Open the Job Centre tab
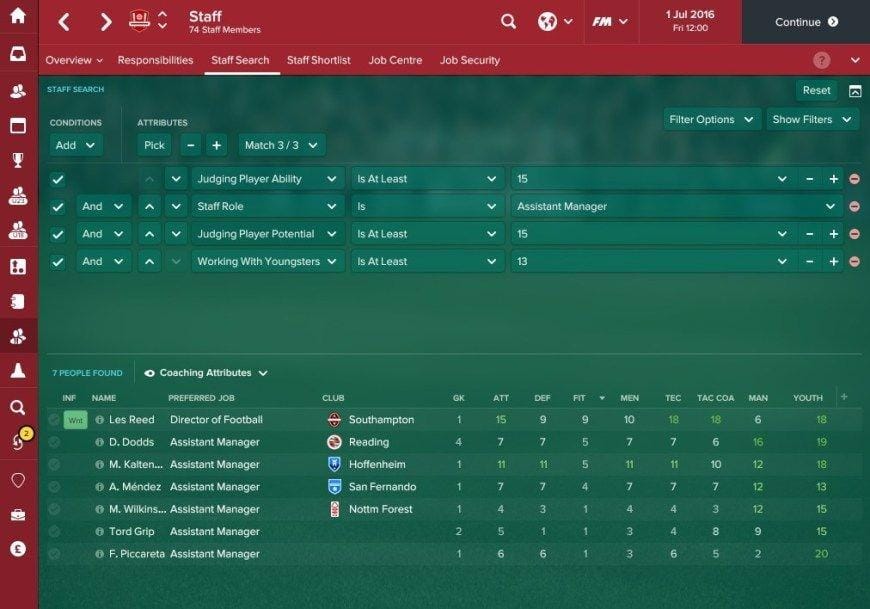 click(395, 60)
